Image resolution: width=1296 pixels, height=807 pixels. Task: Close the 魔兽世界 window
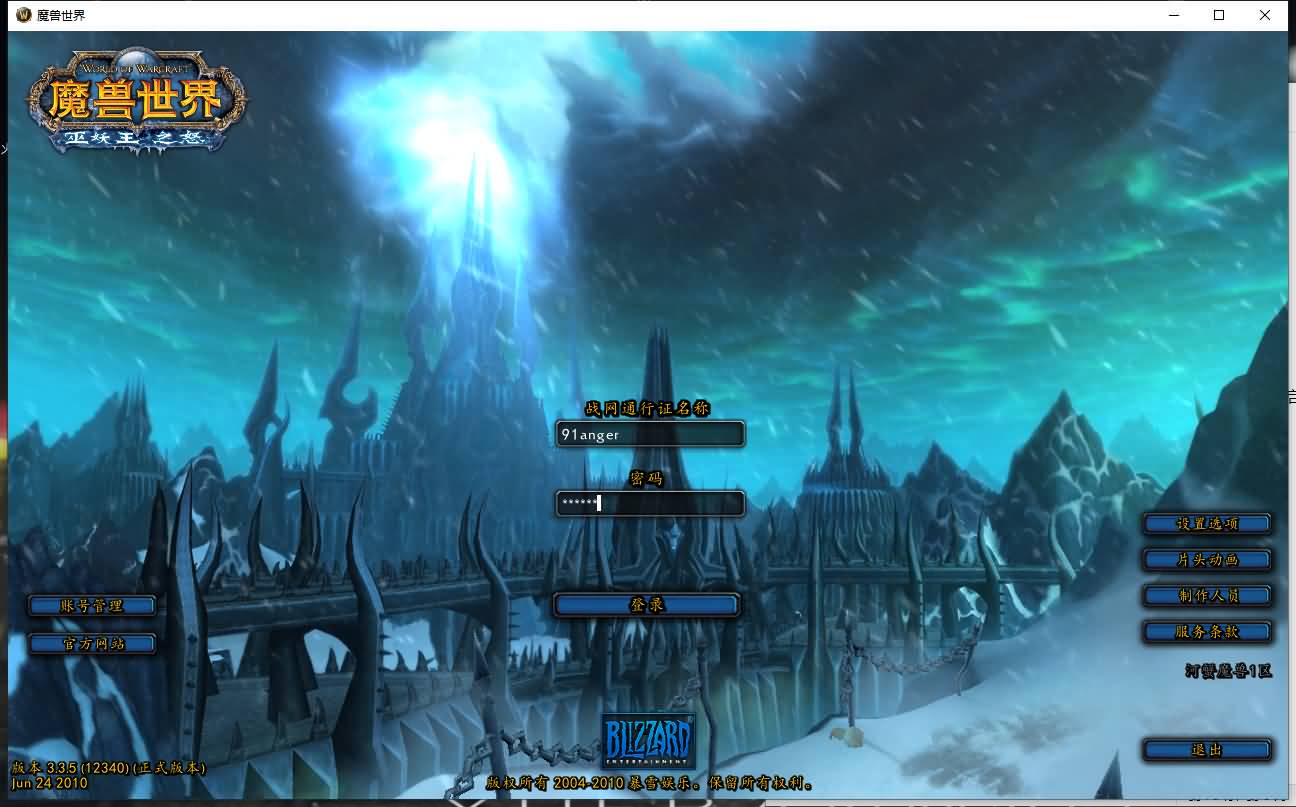coord(1265,15)
